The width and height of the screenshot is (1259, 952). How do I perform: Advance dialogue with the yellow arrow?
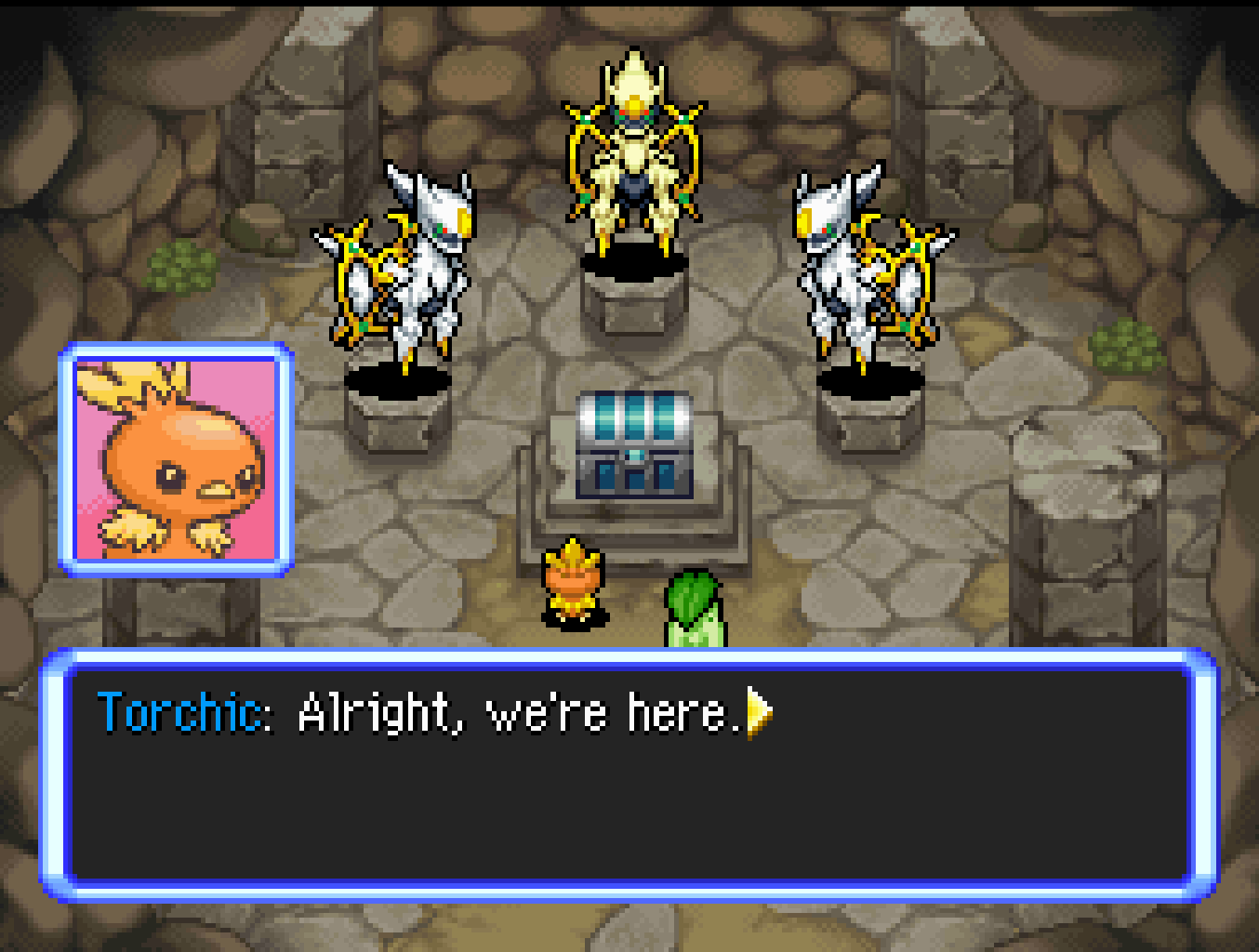(759, 713)
